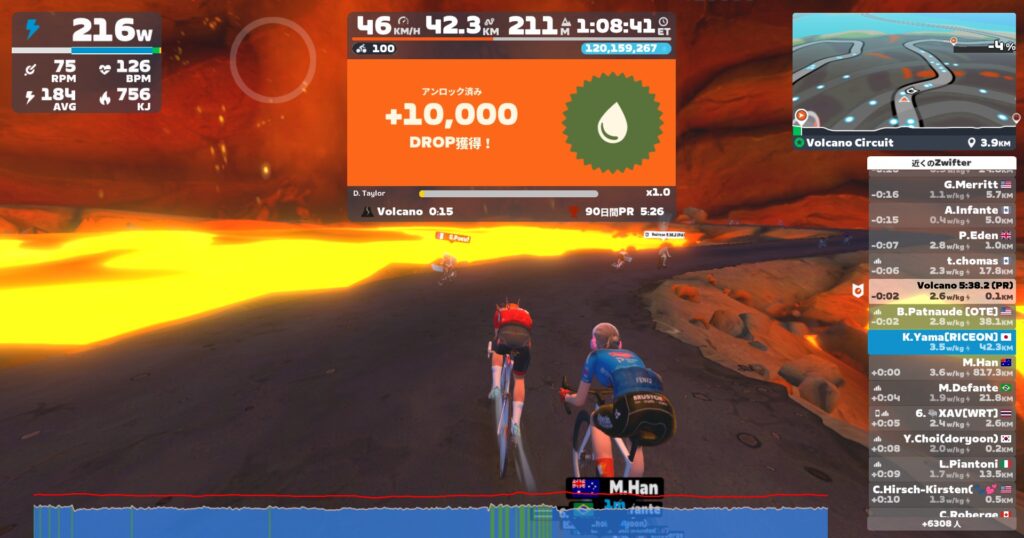Image resolution: width=1024 pixels, height=538 pixels.
Task: Pick L.Piantoni from the rider list
Action: [x=942, y=469]
